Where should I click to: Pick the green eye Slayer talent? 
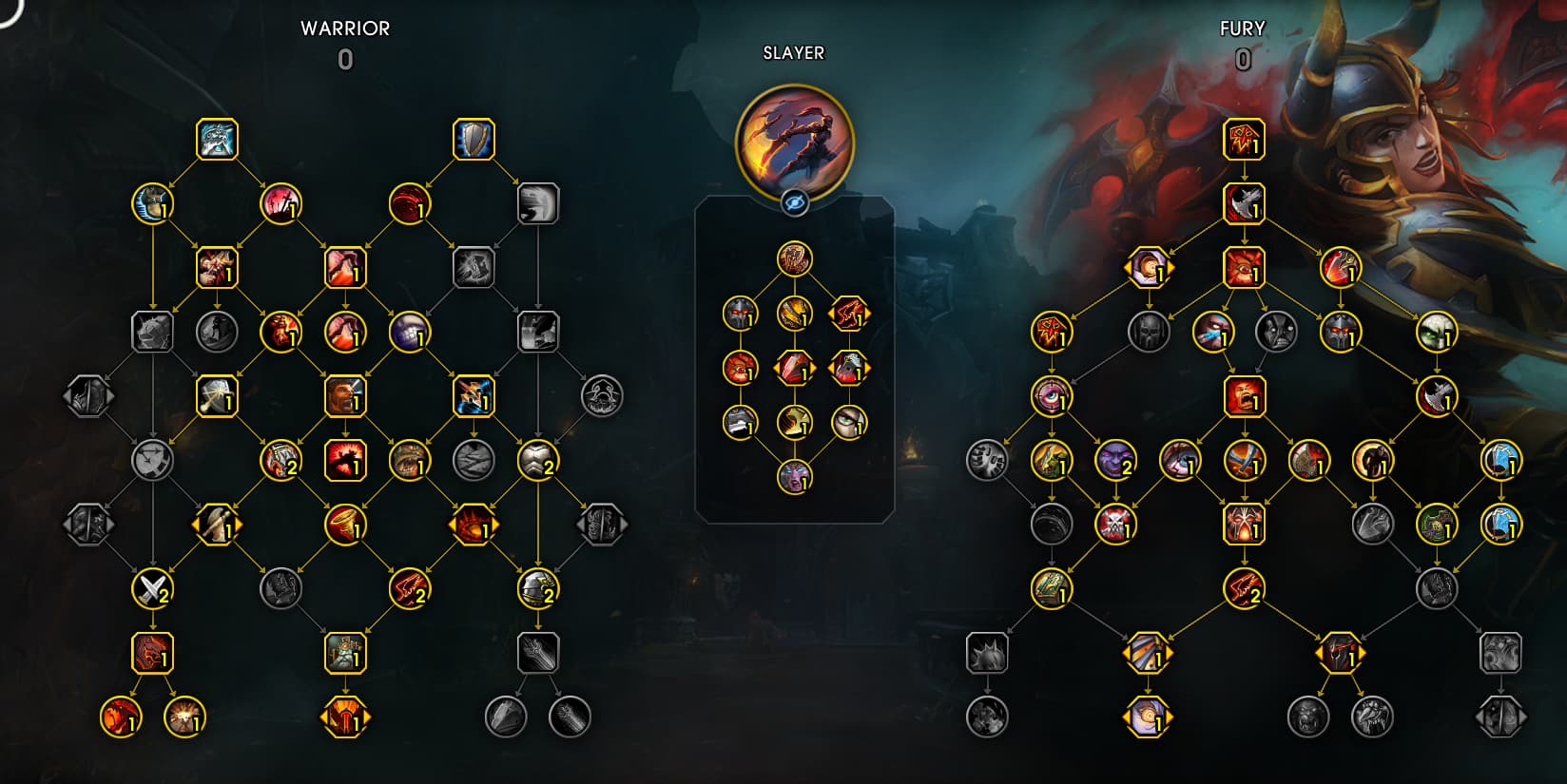pyautogui.click(x=849, y=422)
